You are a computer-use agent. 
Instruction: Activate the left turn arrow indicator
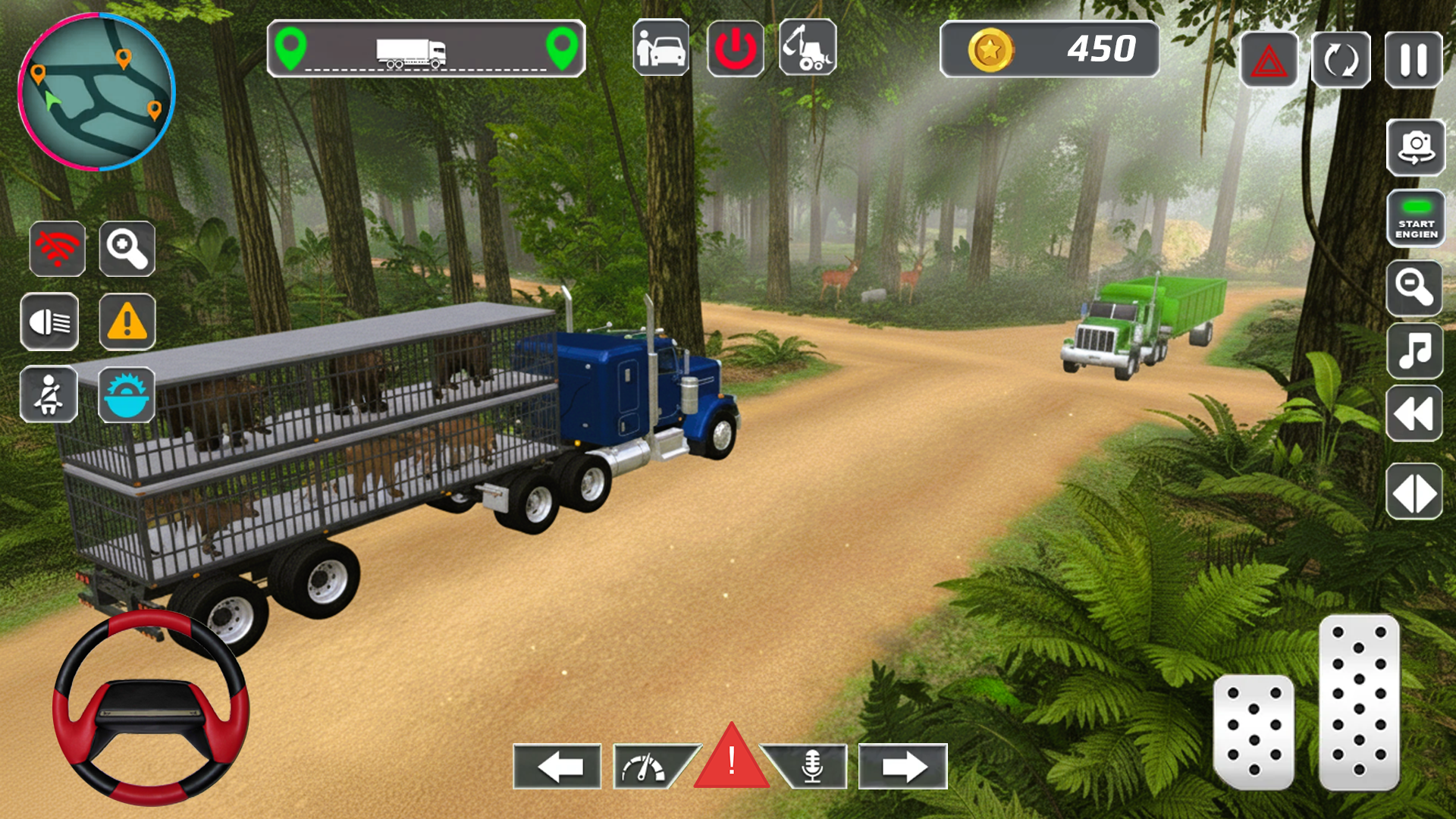(557, 767)
